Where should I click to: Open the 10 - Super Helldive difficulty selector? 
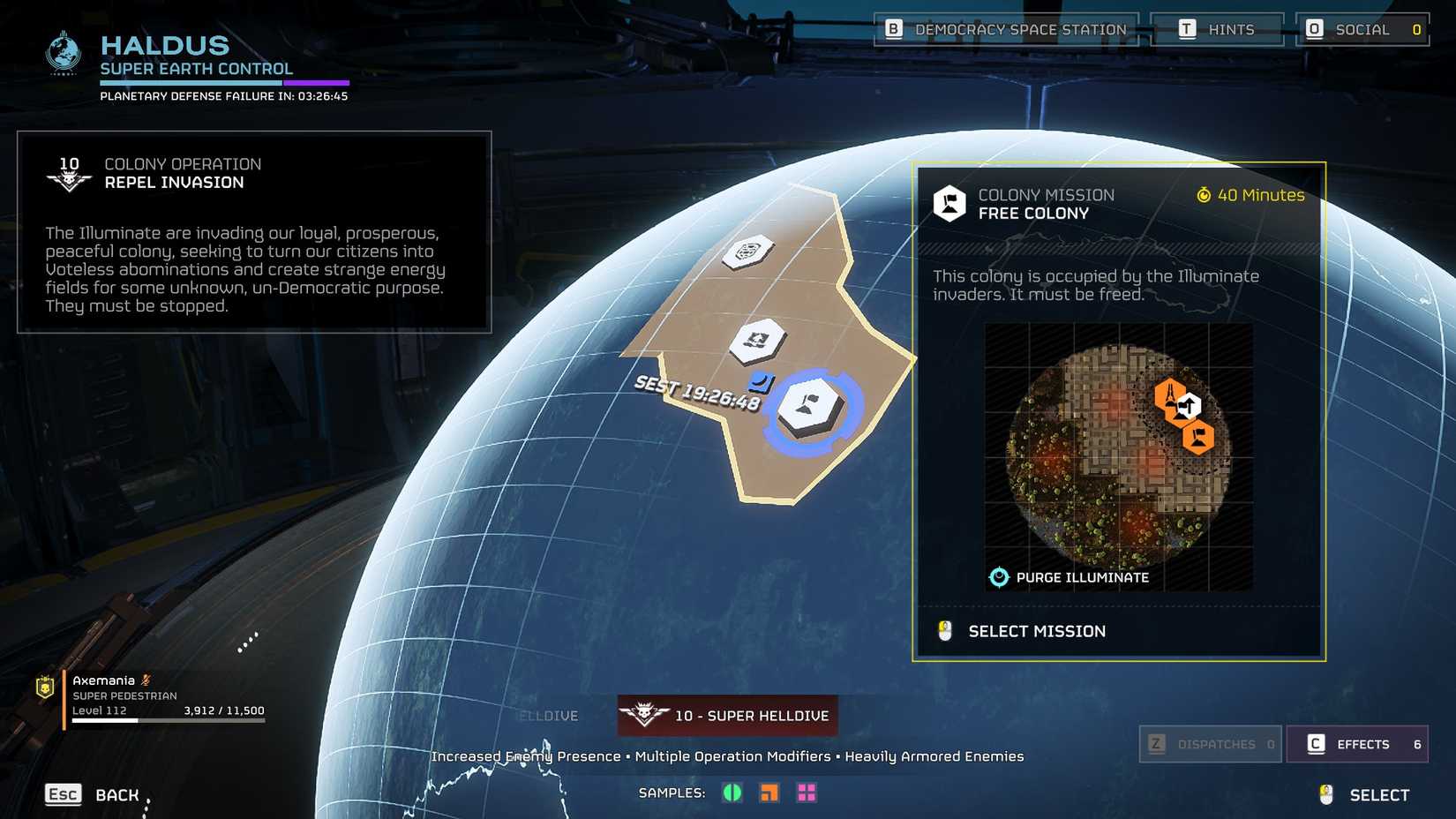point(728,716)
